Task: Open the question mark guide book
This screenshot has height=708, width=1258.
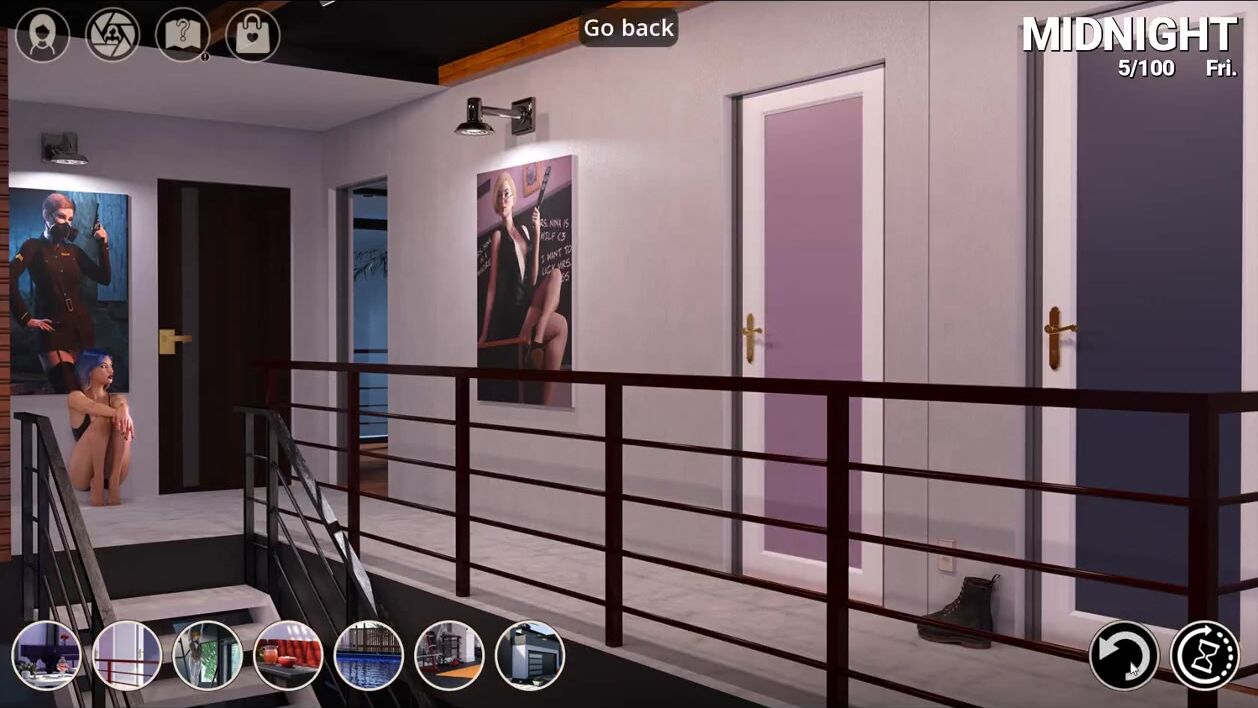Action: coord(182,36)
